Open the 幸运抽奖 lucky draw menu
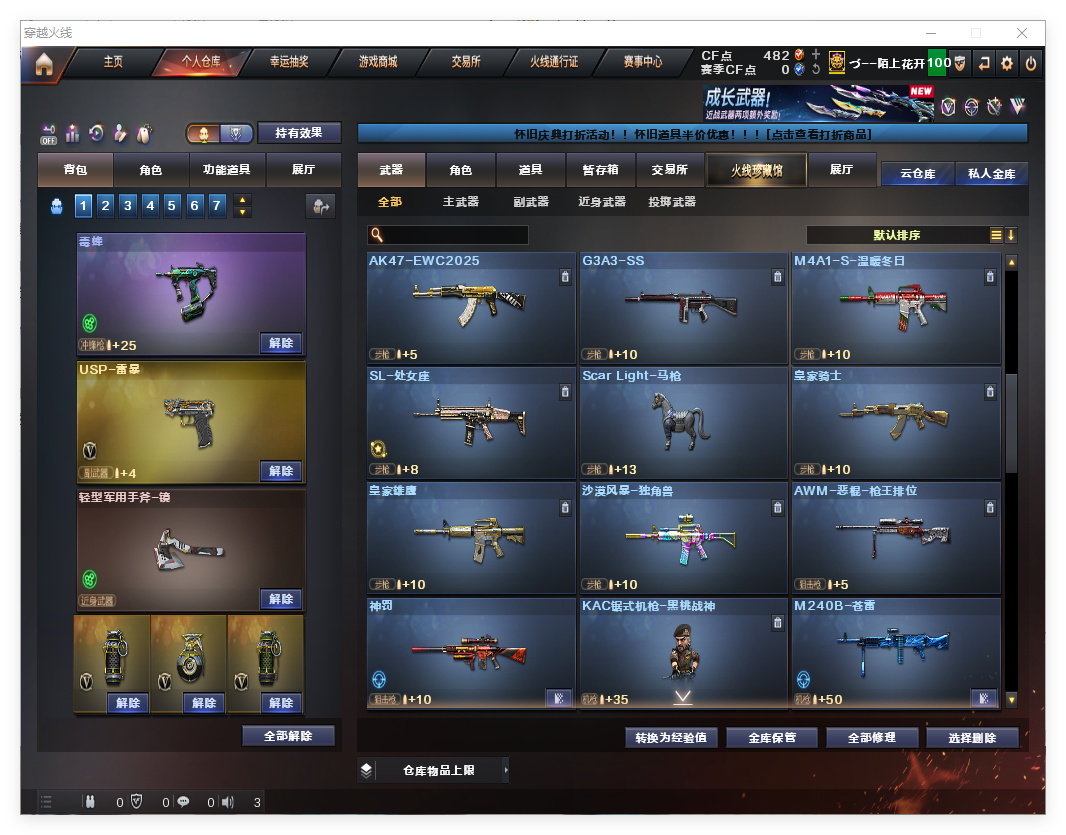This screenshot has width=1066, height=835. [289, 62]
